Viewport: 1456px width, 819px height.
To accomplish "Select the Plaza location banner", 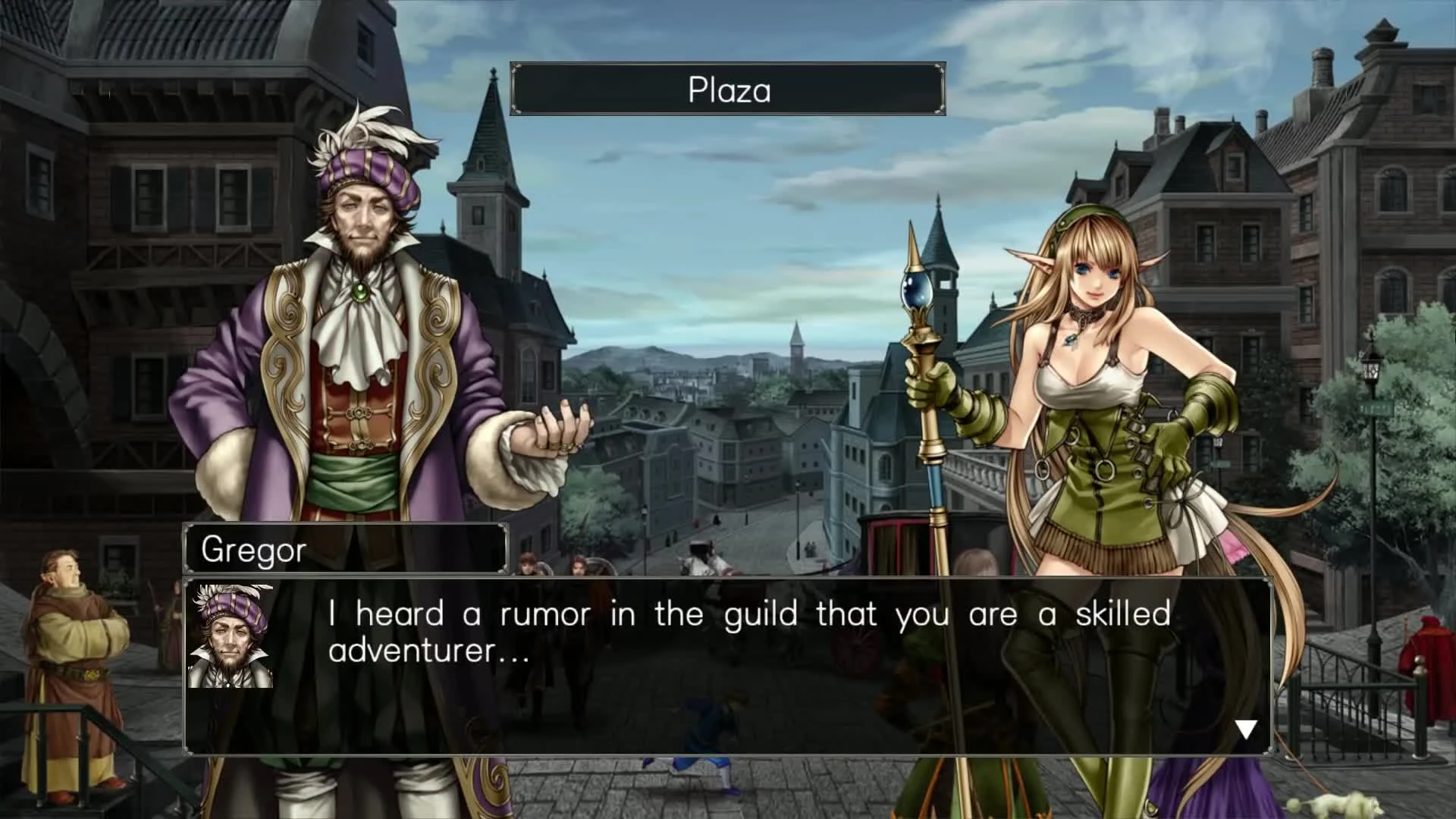I will pyautogui.click(x=726, y=89).
